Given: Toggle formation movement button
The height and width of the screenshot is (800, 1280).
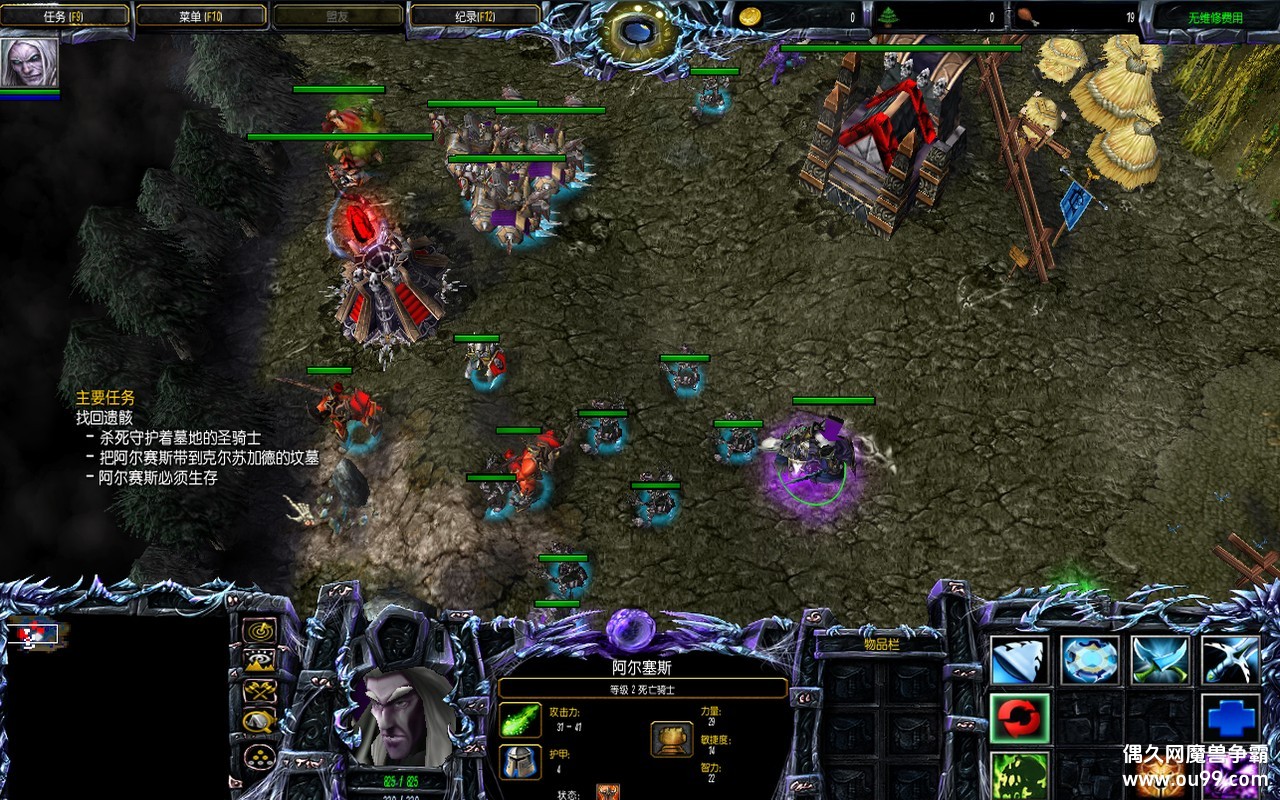Looking at the screenshot, I should click(259, 754).
